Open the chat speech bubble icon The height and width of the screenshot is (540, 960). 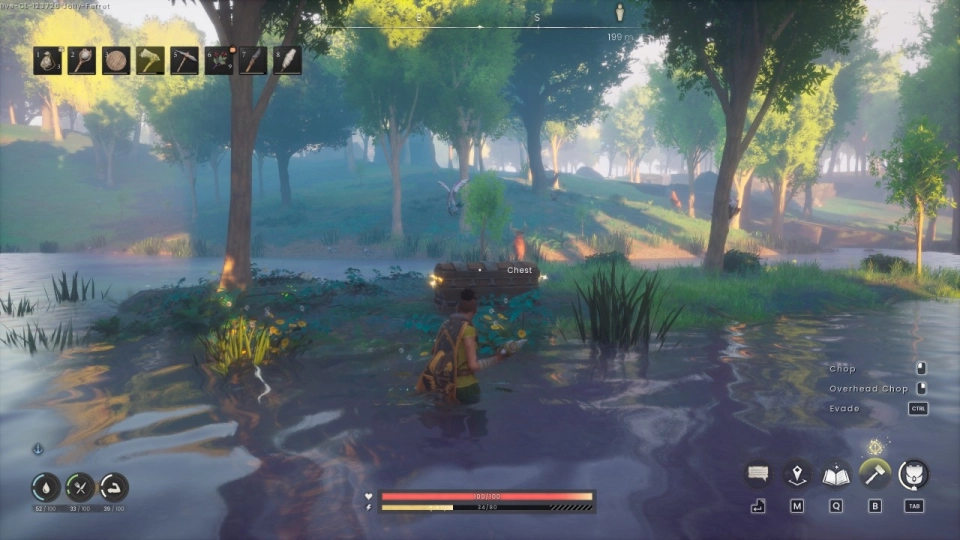point(759,474)
